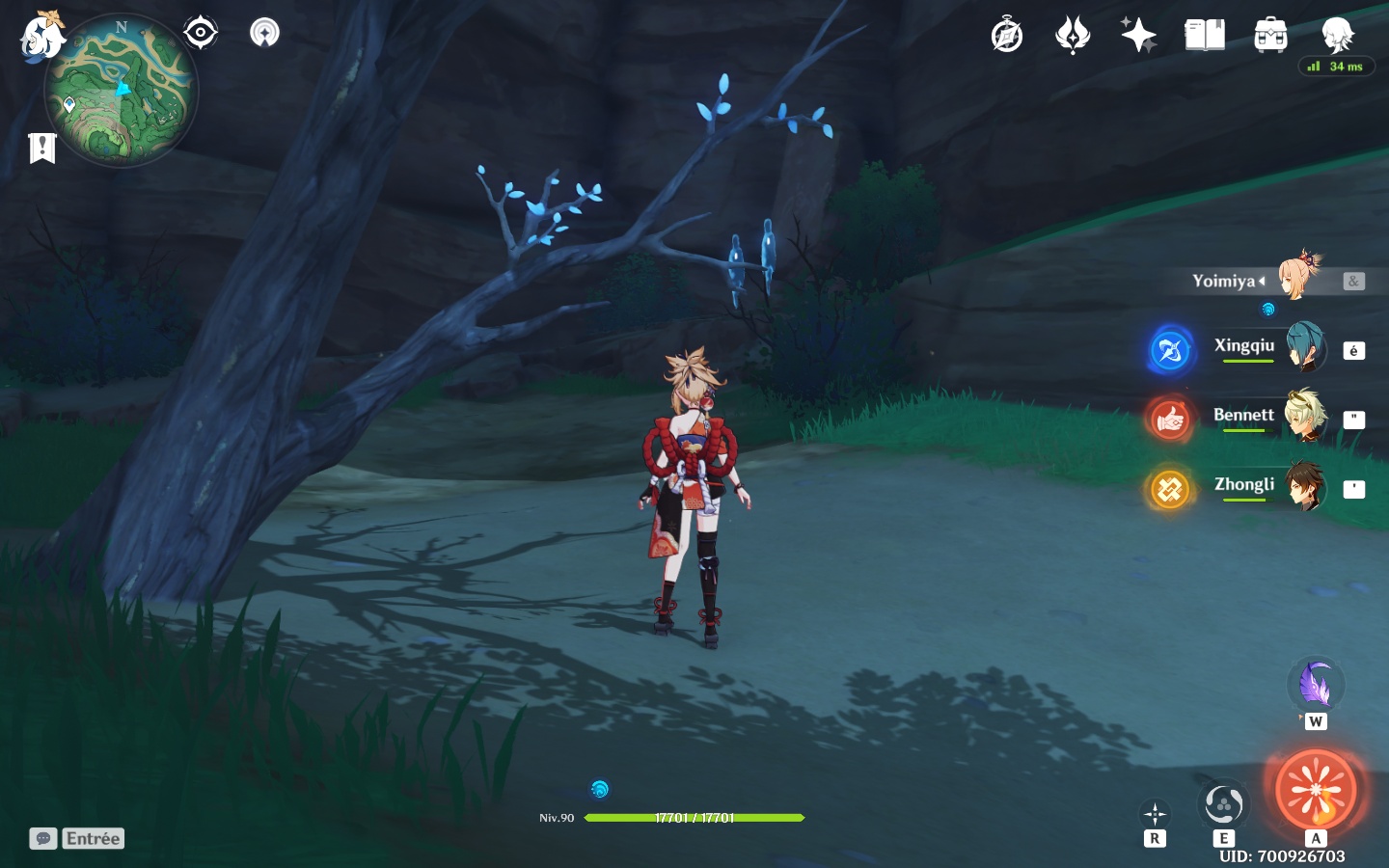Open the inventory backpack

tap(1270, 36)
